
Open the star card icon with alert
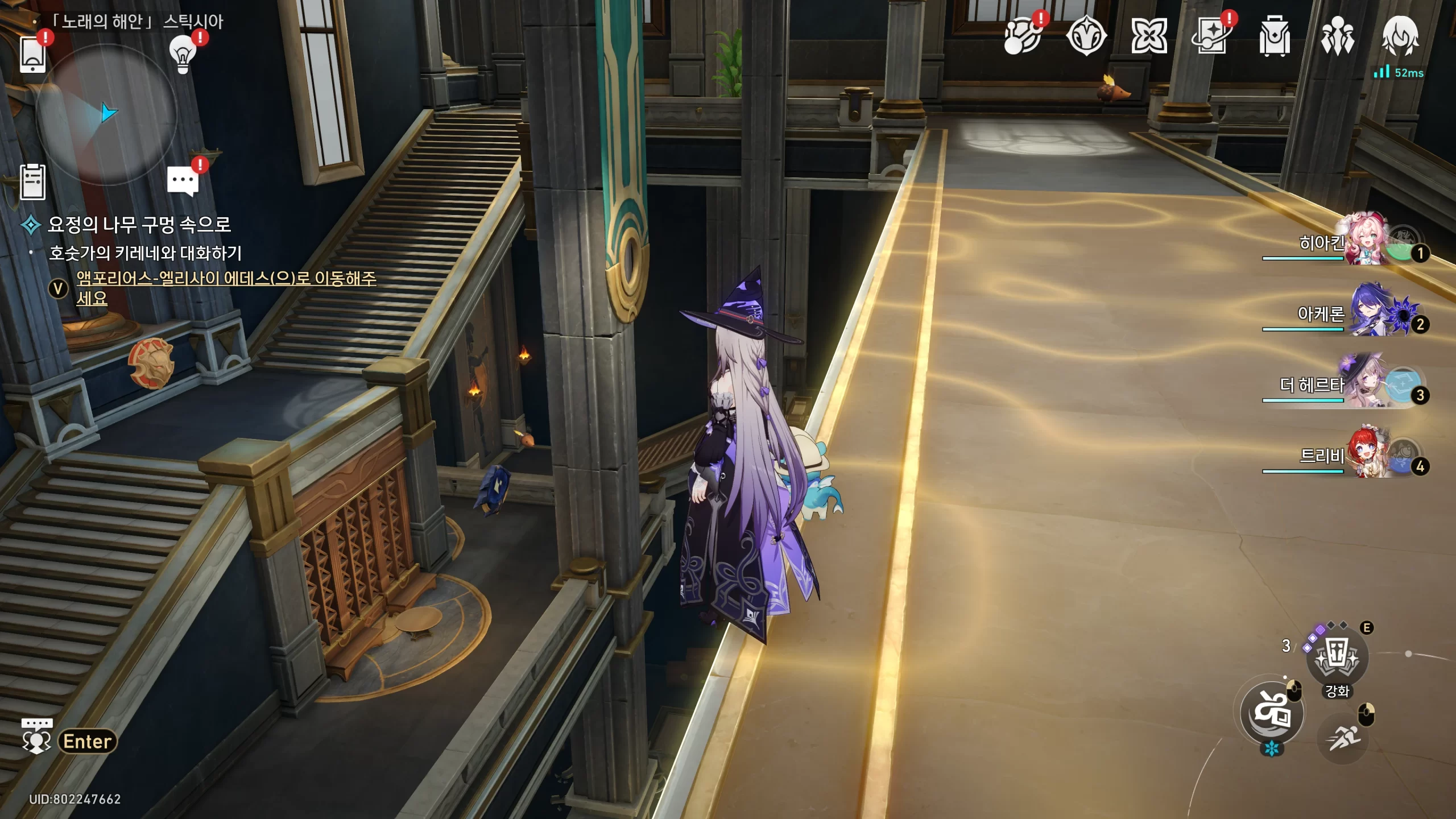point(1211,36)
